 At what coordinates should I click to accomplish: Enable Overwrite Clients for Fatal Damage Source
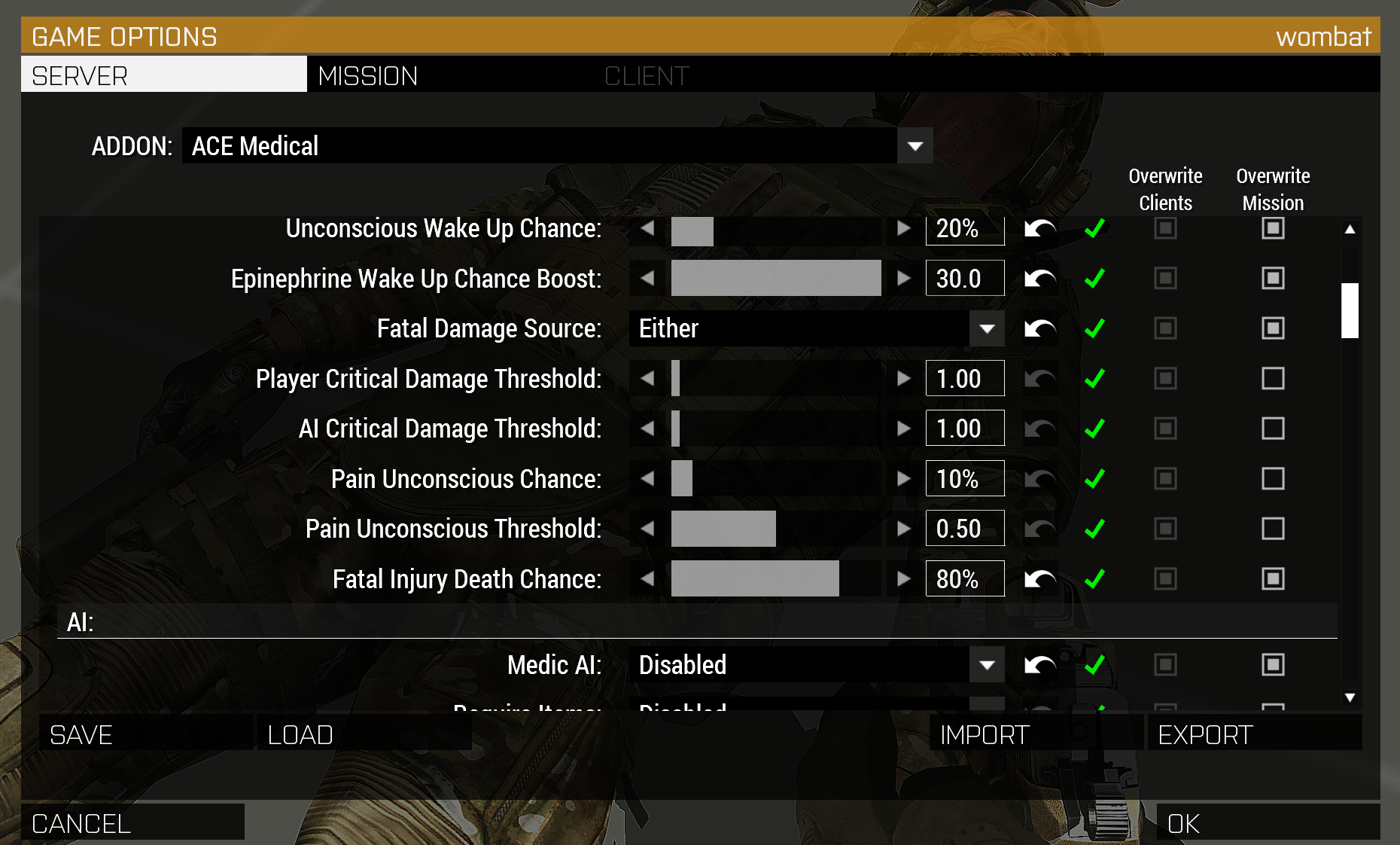[x=1165, y=328]
